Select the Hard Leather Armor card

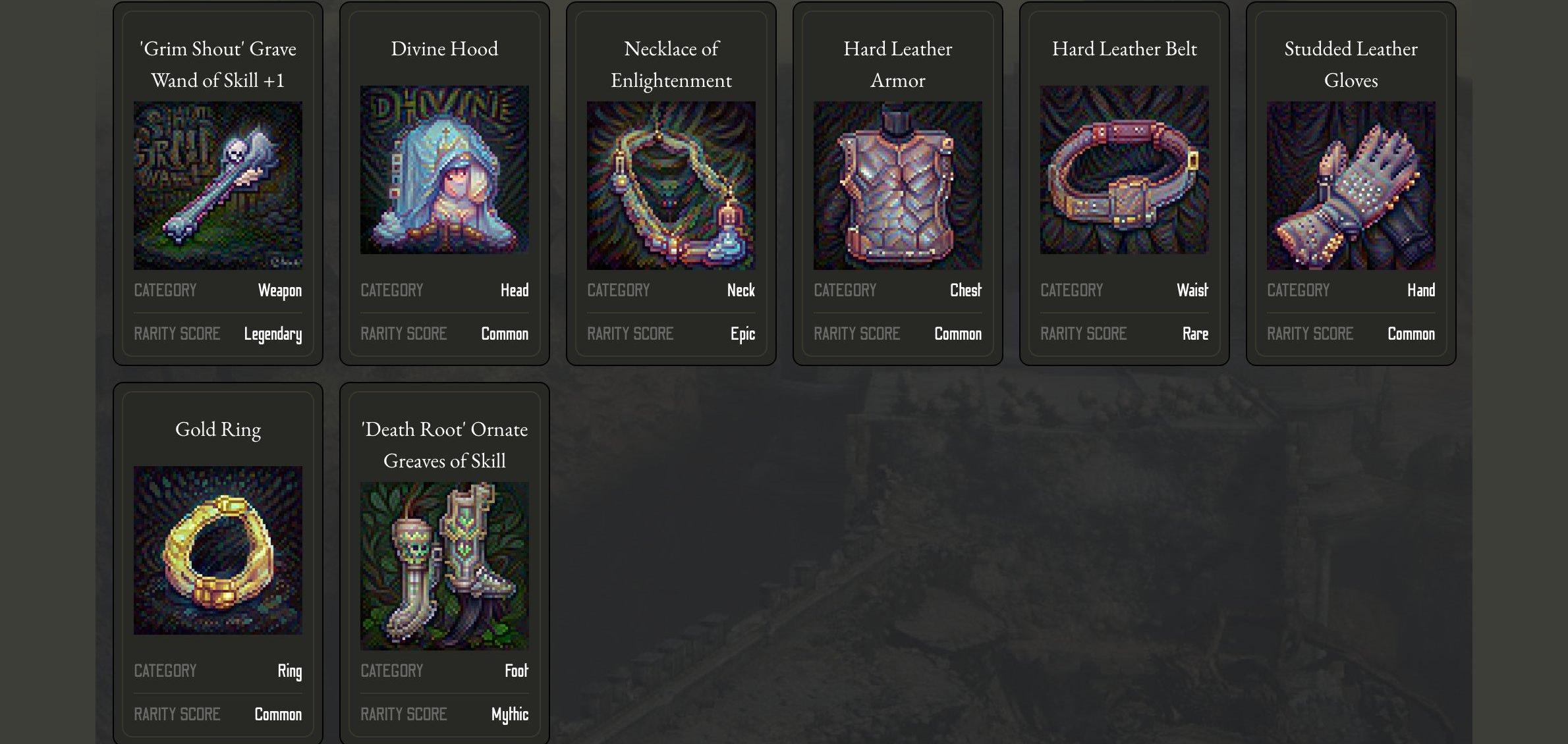(x=898, y=185)
